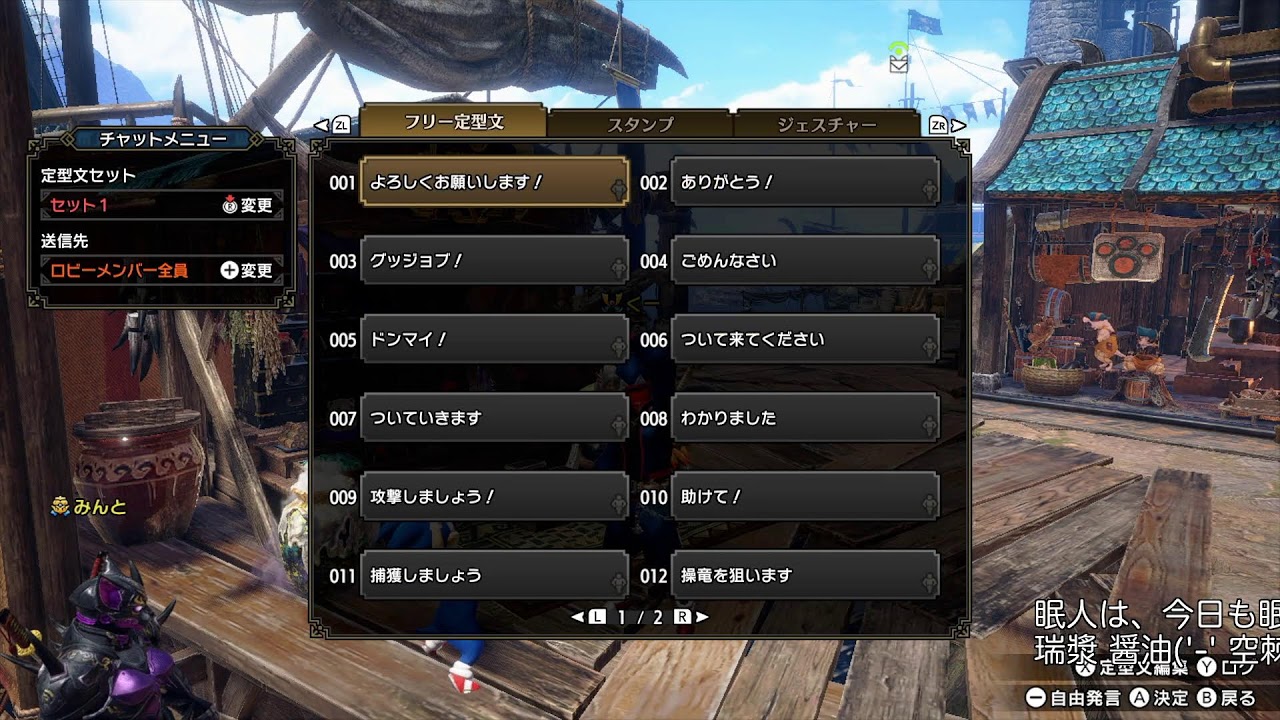Choose the 捕獲しましょう phrase
Screen dimensions: 1280x720
494,575
